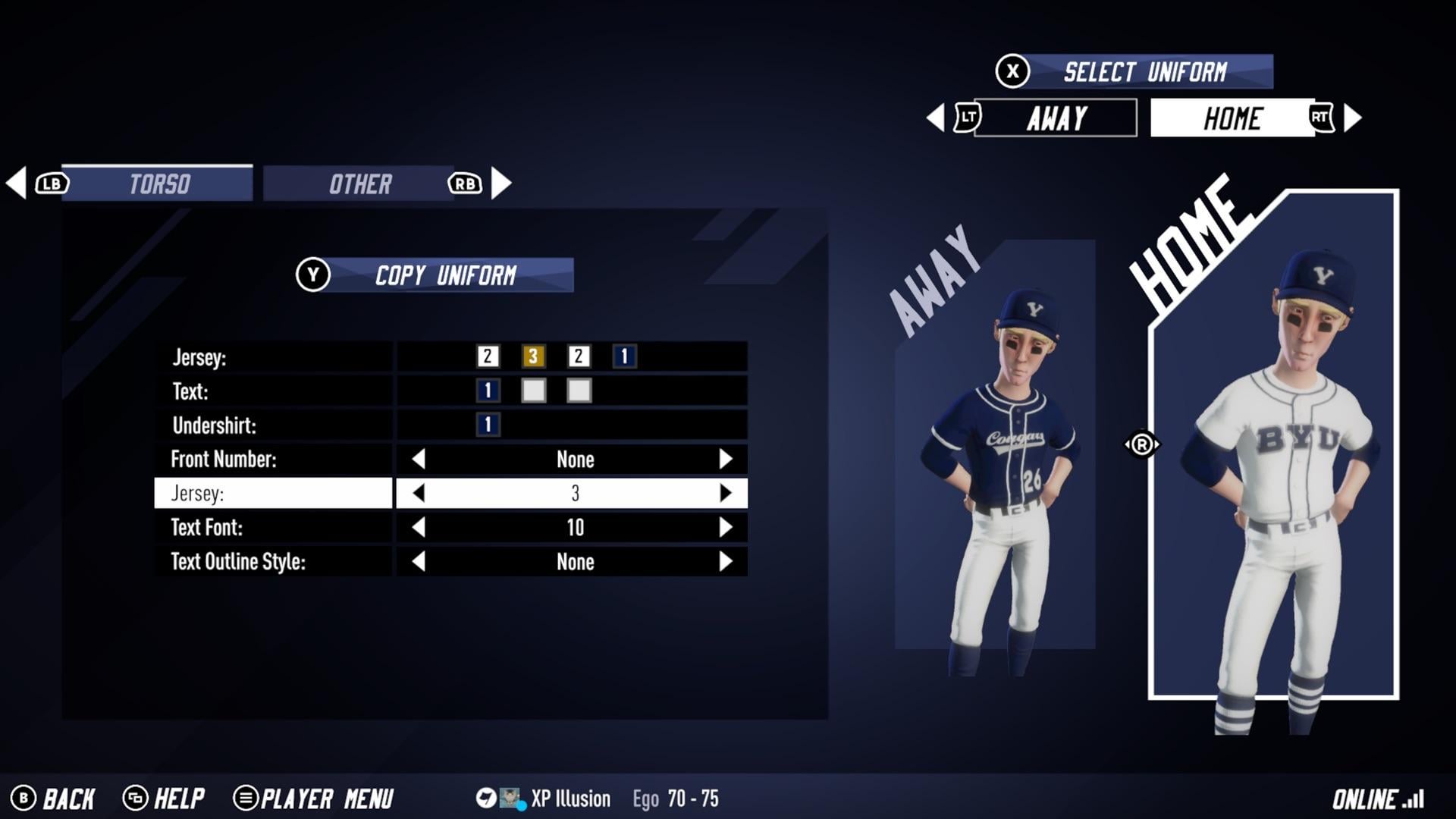Choose the Away uniform selector
The image size is (1456, 819).
[1056, 118]
